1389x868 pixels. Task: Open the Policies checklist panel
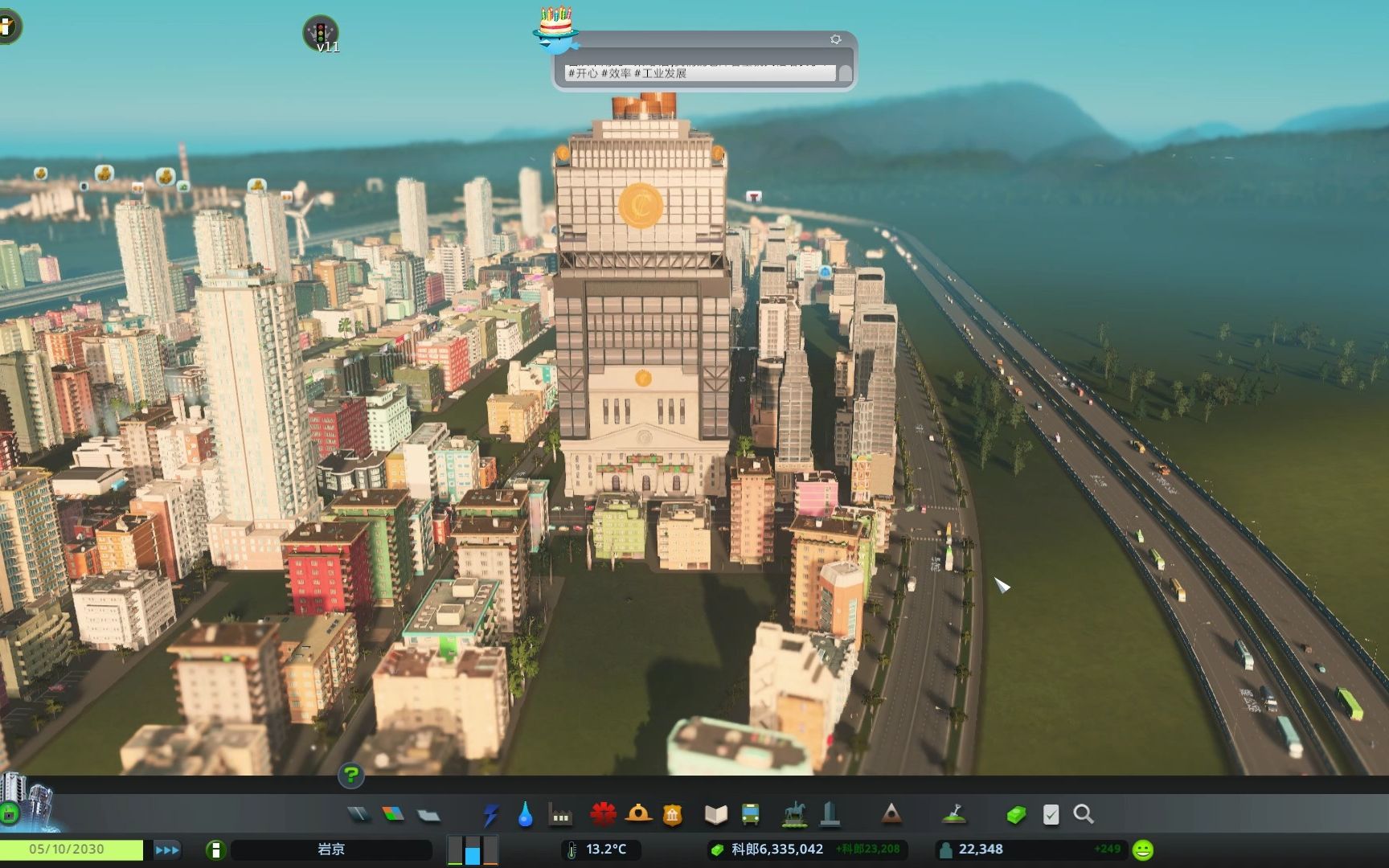[x=1051, y=815]
